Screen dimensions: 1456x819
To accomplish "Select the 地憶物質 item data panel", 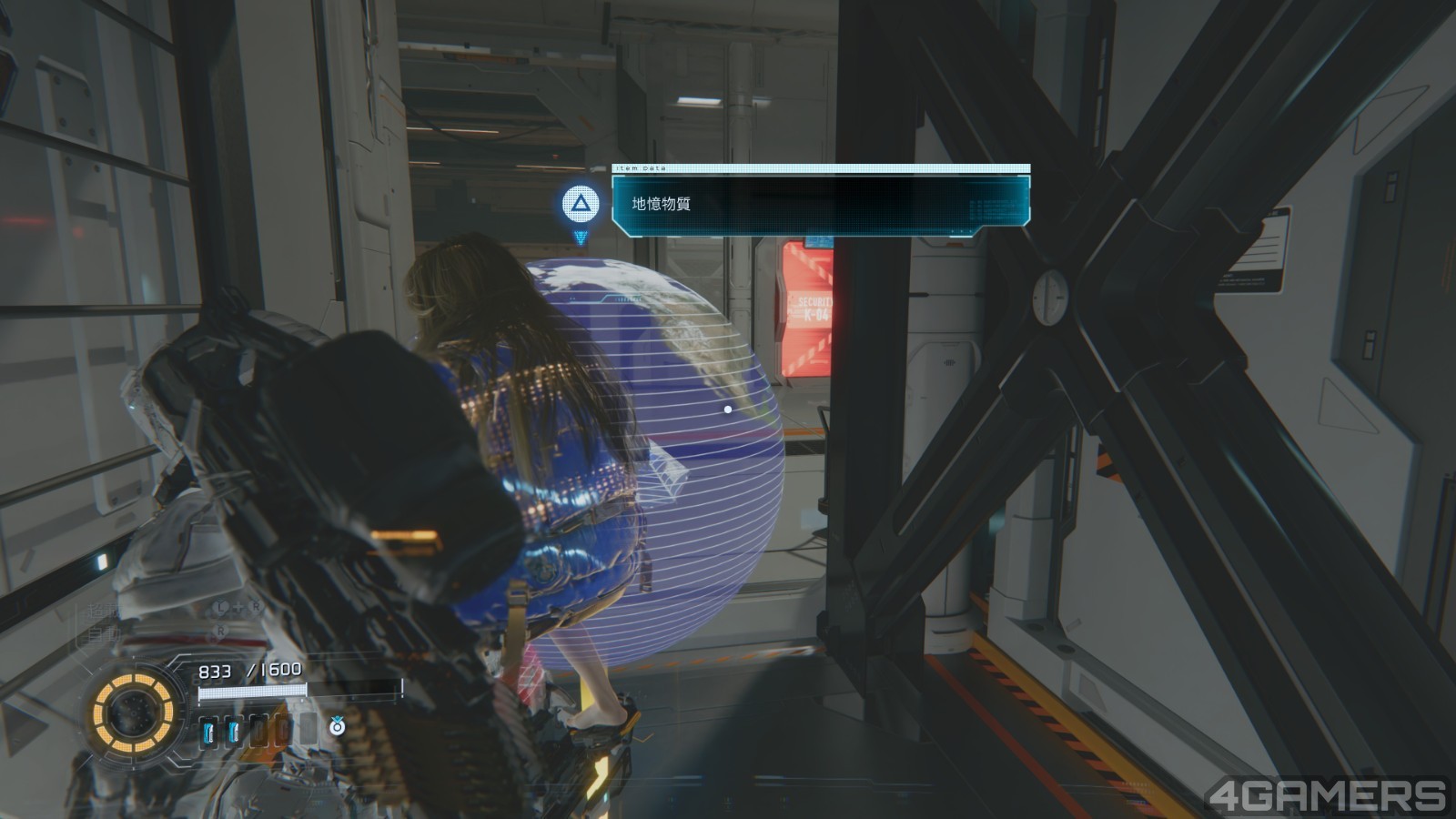I will click(x=820, y=203).
